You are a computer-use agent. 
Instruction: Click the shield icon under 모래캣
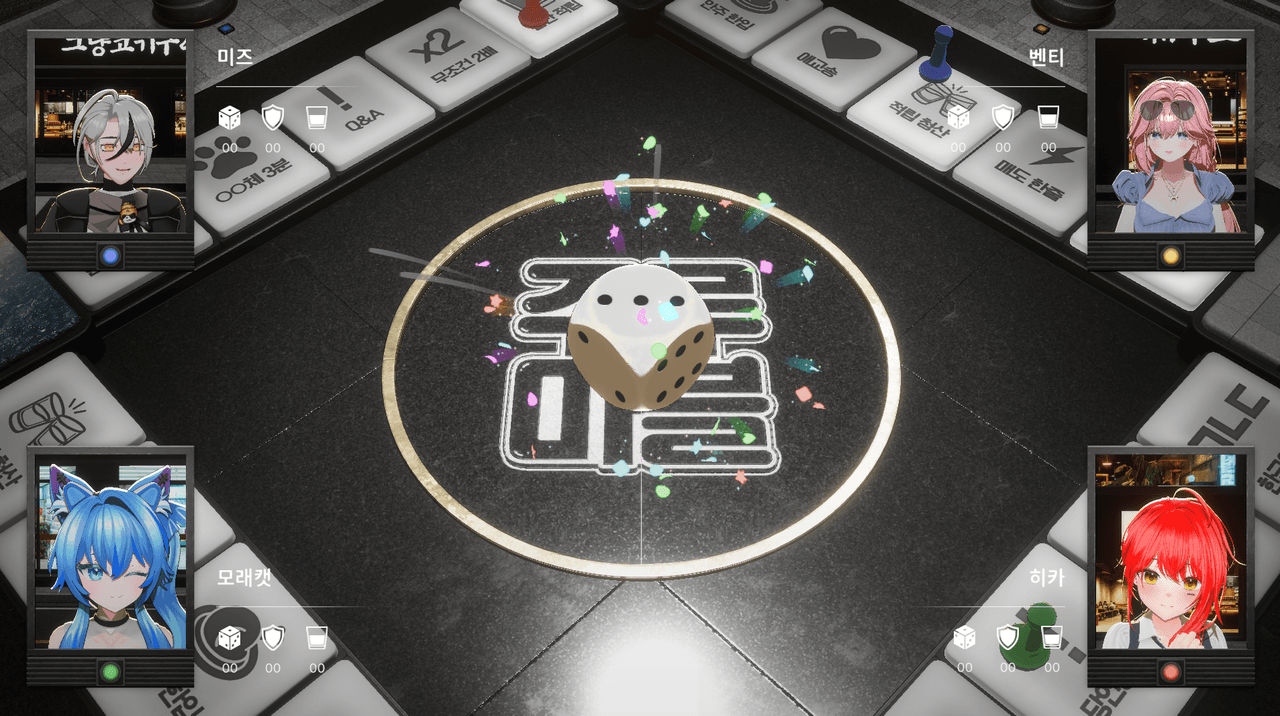point(273,637)
